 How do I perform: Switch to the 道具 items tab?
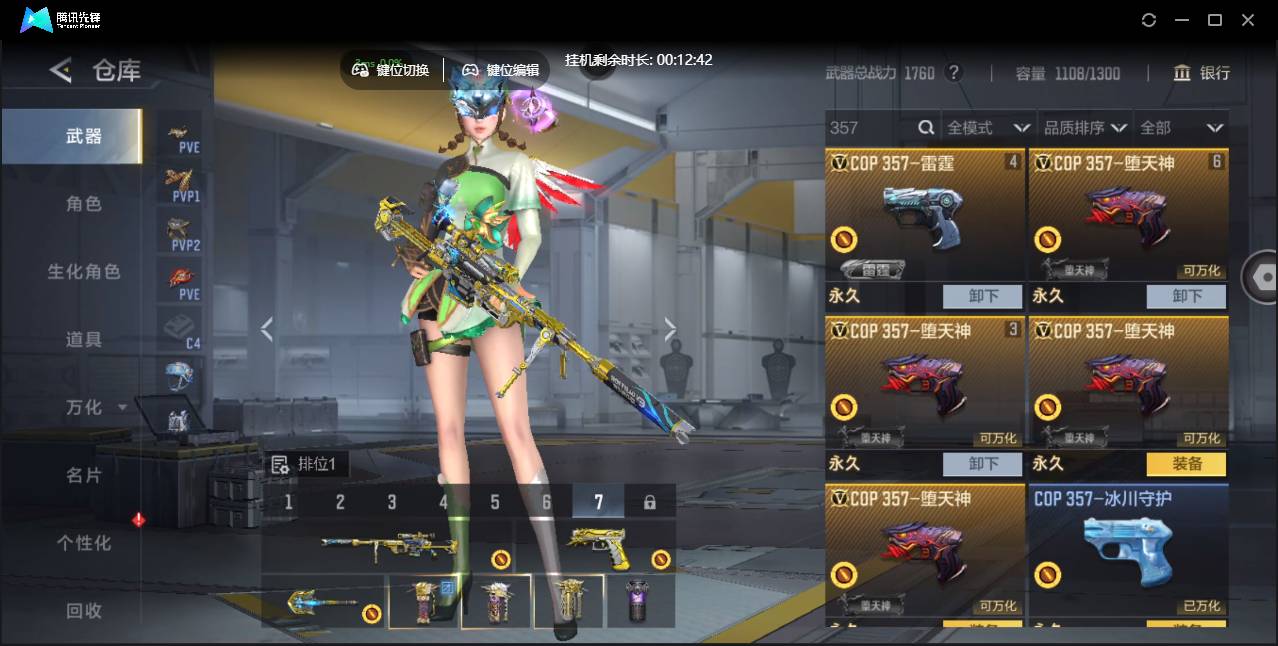84,340
